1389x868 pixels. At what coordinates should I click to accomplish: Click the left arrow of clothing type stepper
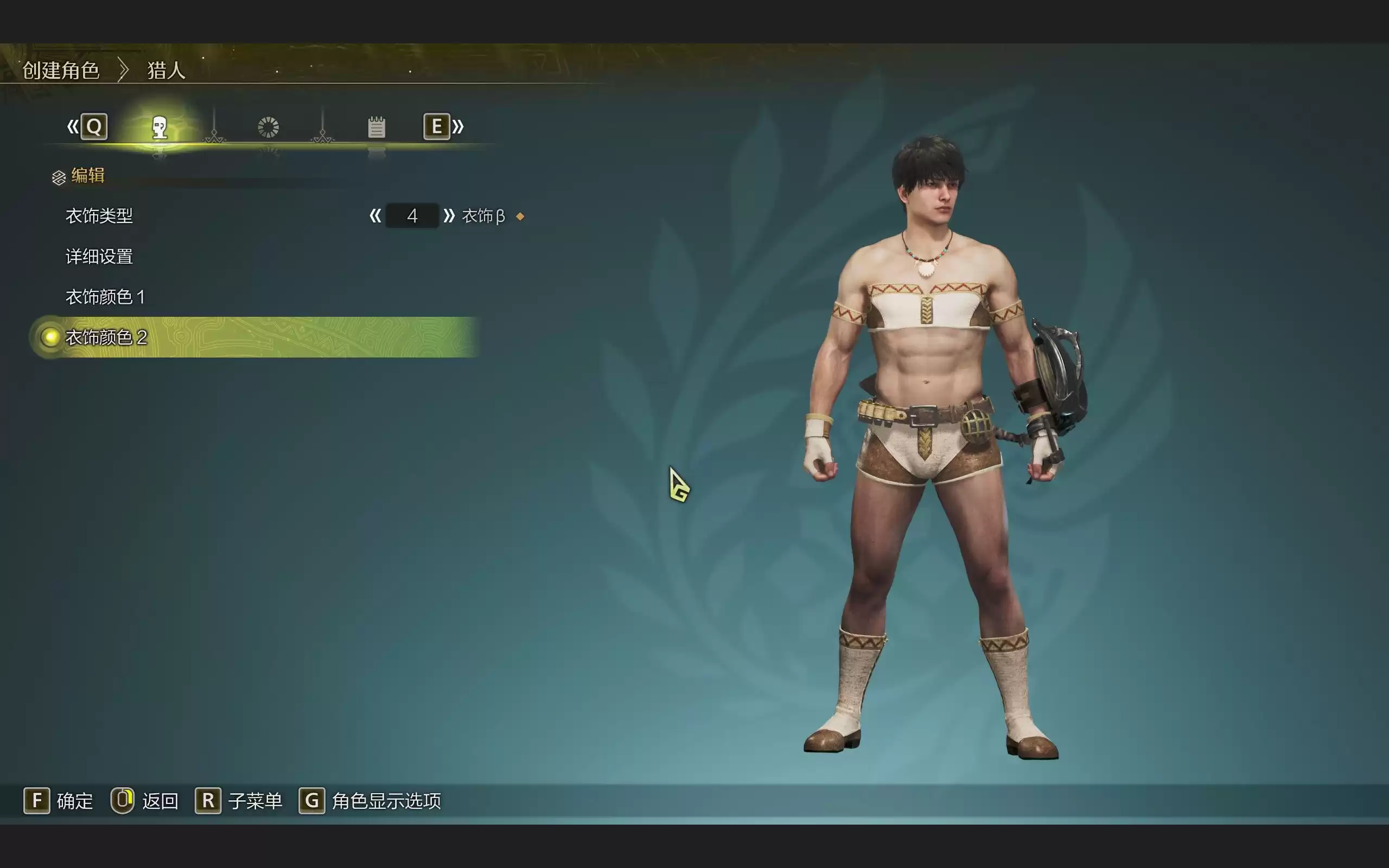(x=375, y=216)
